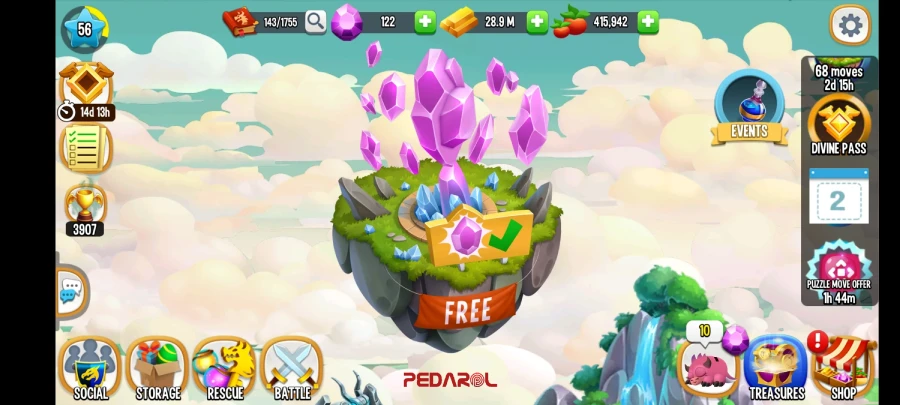Open the Rescue menu
900x405 pixels.
[225, 368]
